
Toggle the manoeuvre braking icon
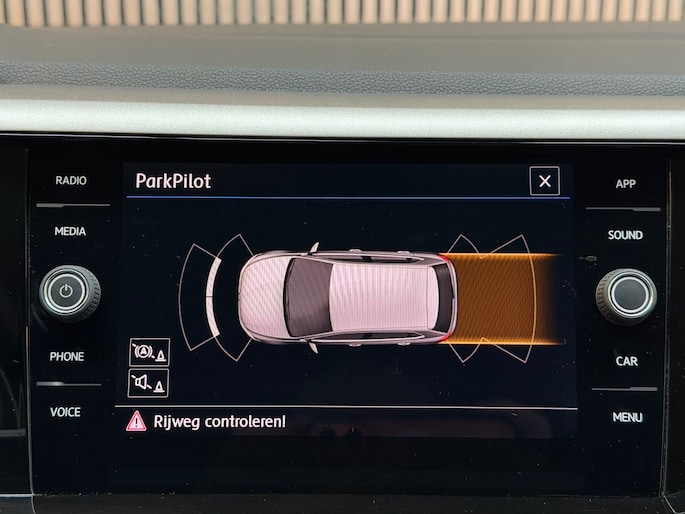click(x=148, y=351)
